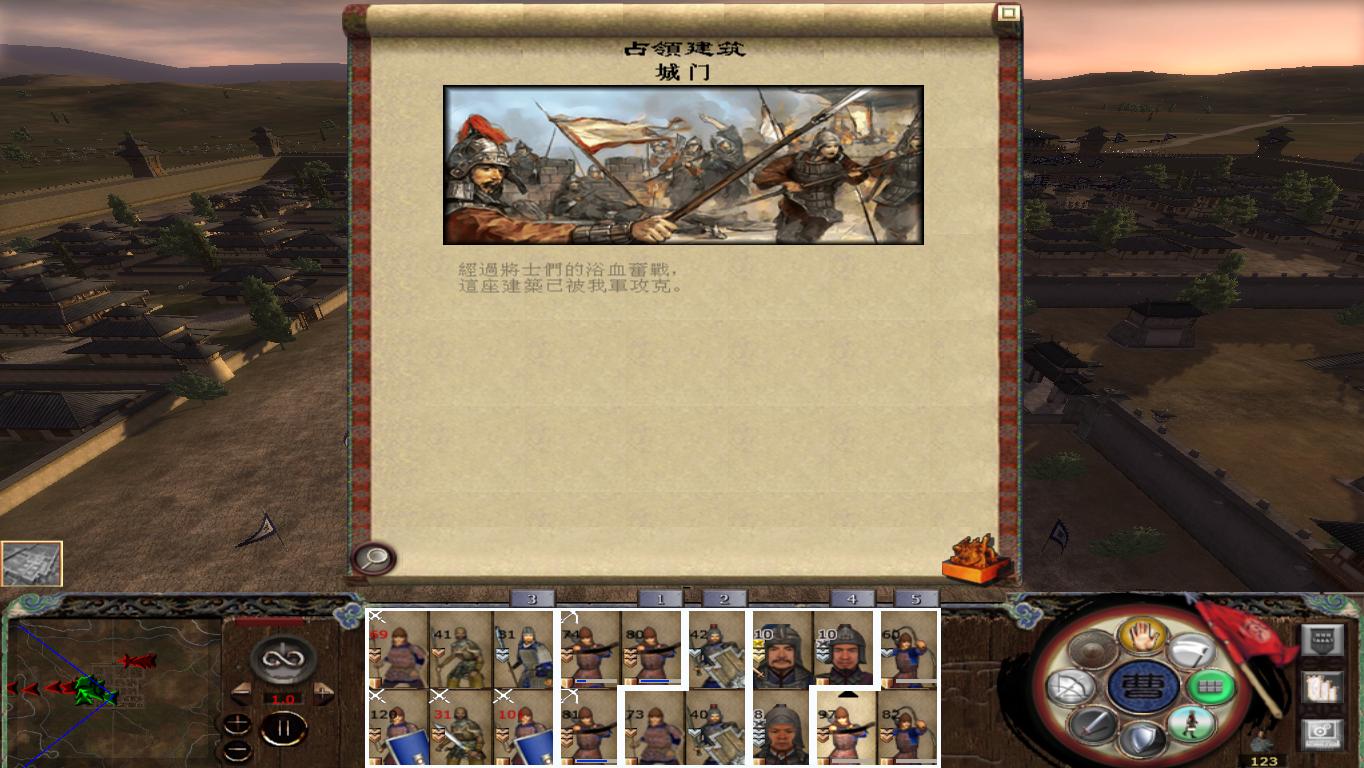1364x768 pixels.
Task: Open the camera screenshot icon on right panel
Action: [x=1322, y=732]
